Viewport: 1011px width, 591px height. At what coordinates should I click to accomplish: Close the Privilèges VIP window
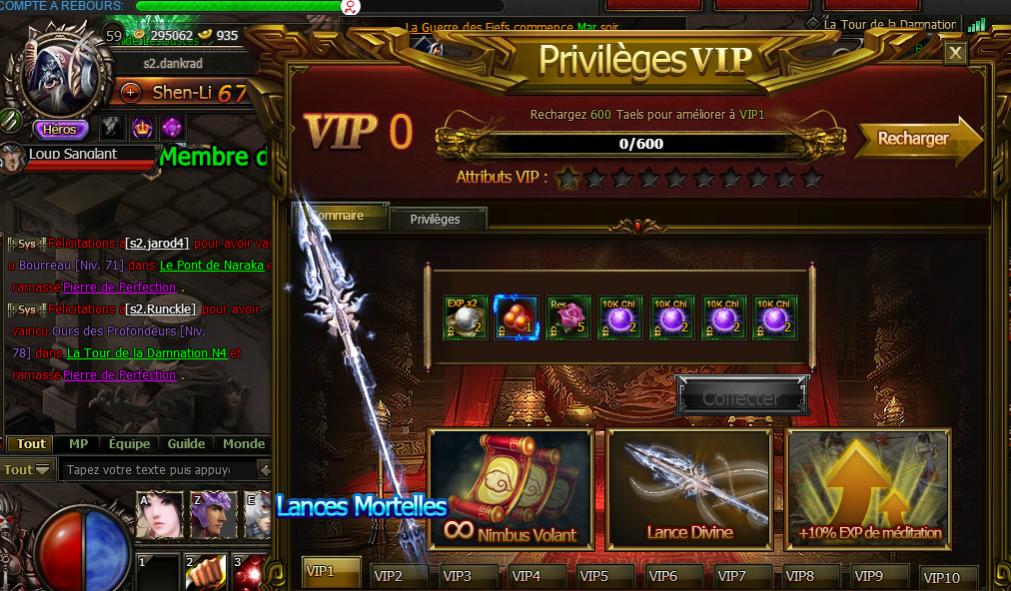click(955, 53)
